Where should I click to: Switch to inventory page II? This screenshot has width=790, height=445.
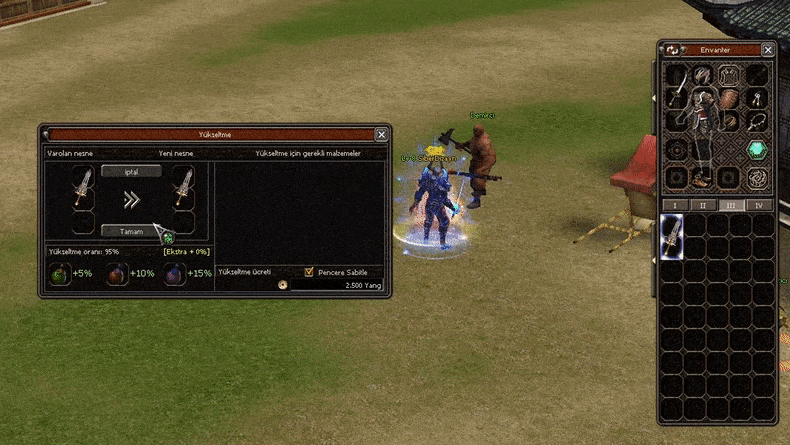(x=702, y=205)
